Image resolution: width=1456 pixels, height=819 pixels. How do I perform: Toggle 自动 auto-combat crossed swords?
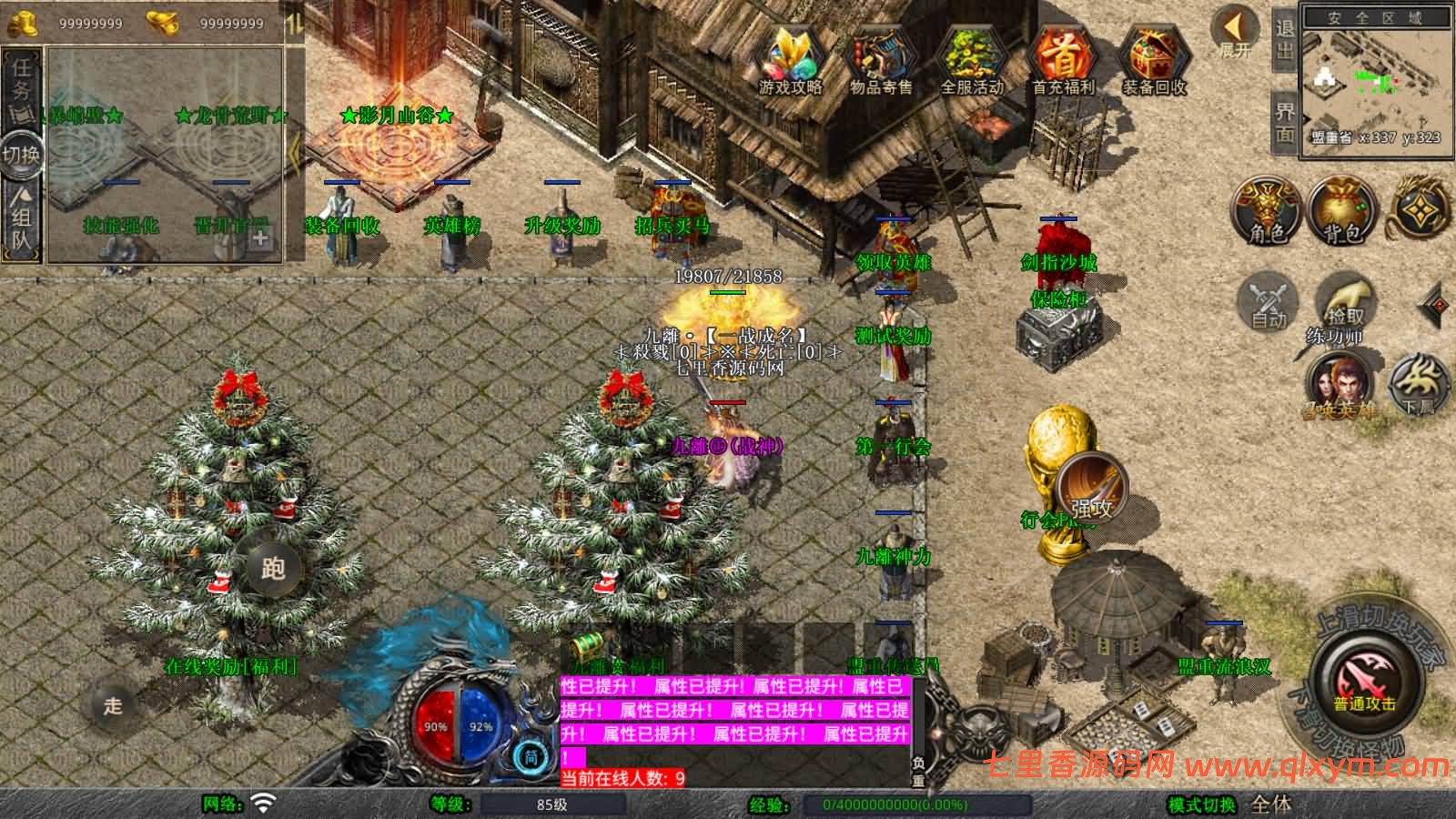[1268, 301]
